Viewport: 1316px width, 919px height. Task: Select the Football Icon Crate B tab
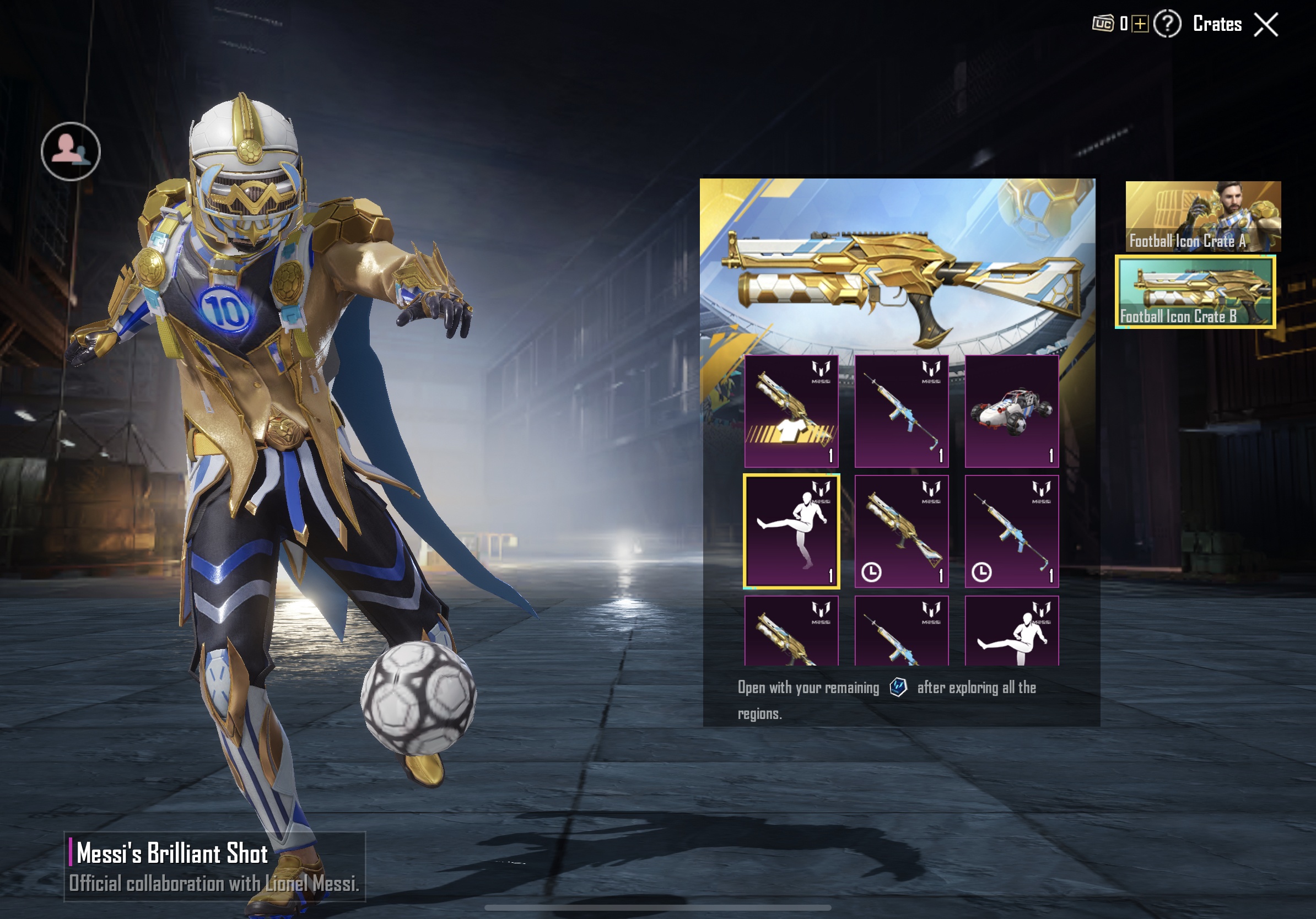(x=1195, y=291)
